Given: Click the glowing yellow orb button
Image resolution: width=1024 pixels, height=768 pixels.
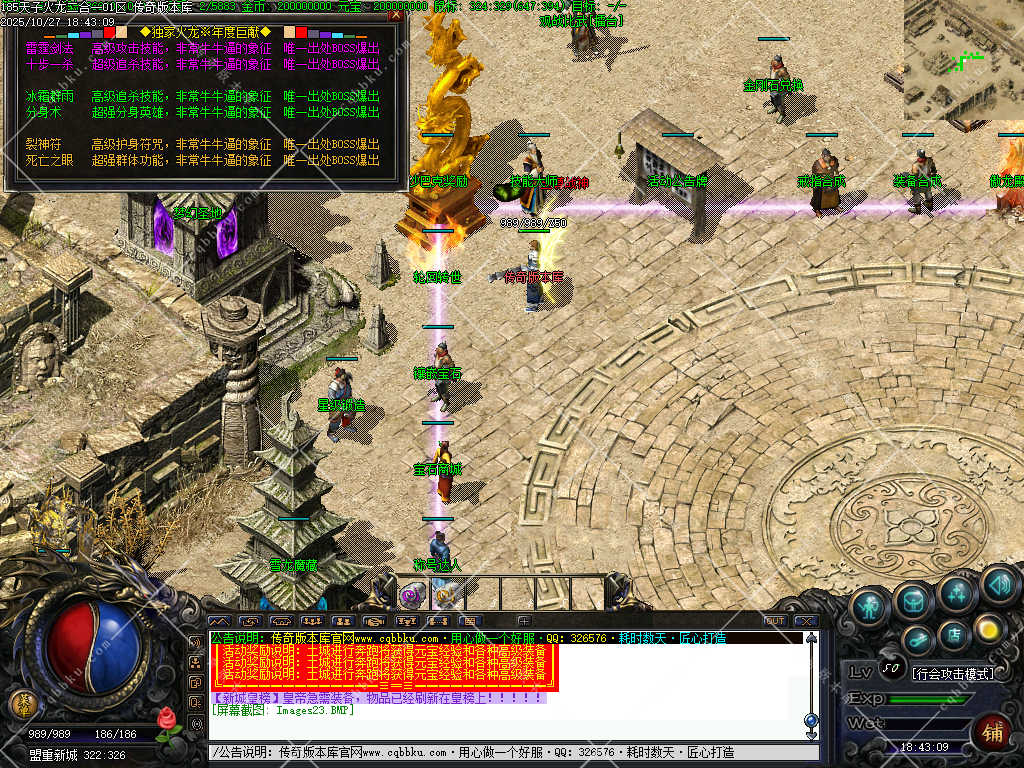Looking at the screenshot, I should tap(989, 628).
